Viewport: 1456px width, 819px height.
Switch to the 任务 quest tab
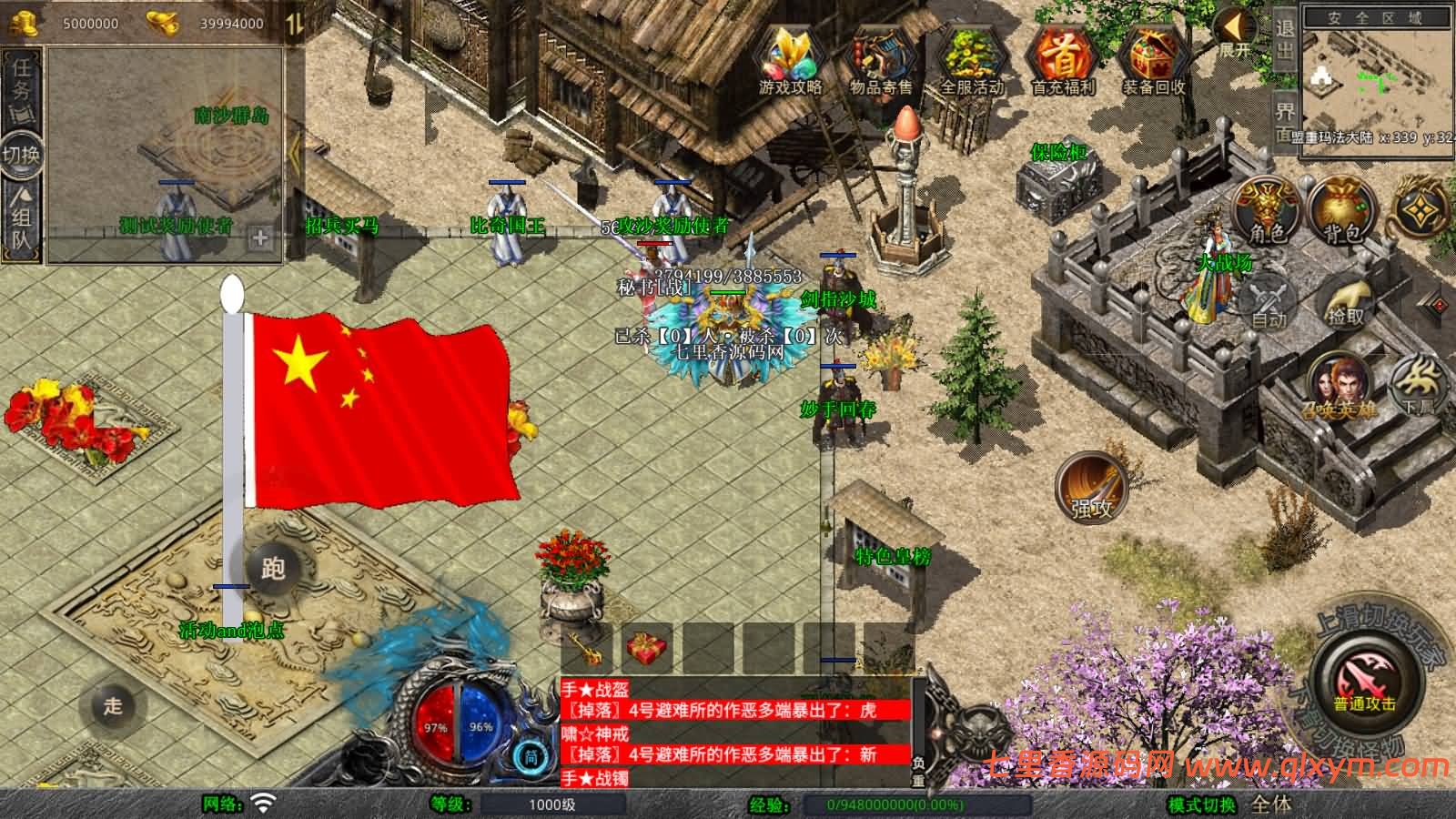pyautogui.click(x=23, y=82)
